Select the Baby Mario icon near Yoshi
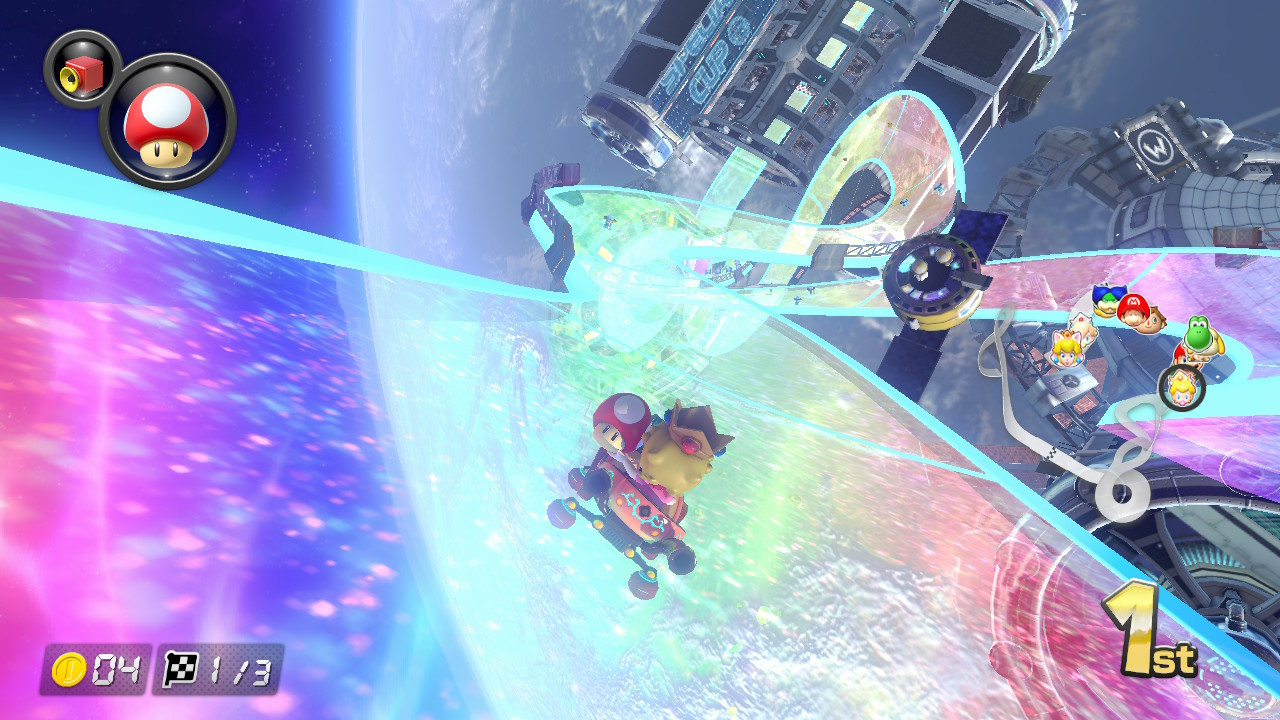 [1179, 356]
